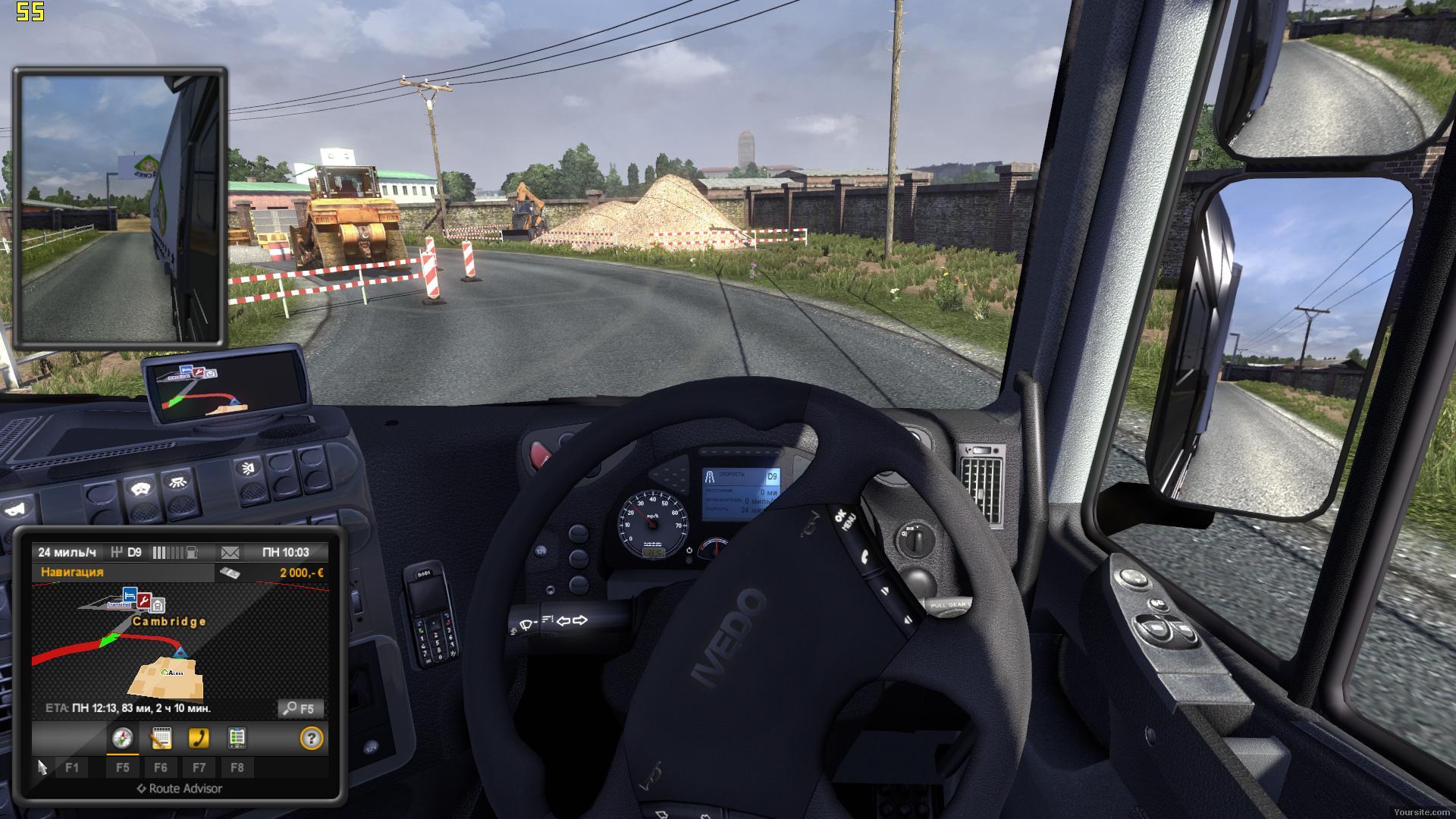Screen dimensions: 1456x819
Task: Open the question mark help button
Action: [312, 738]
